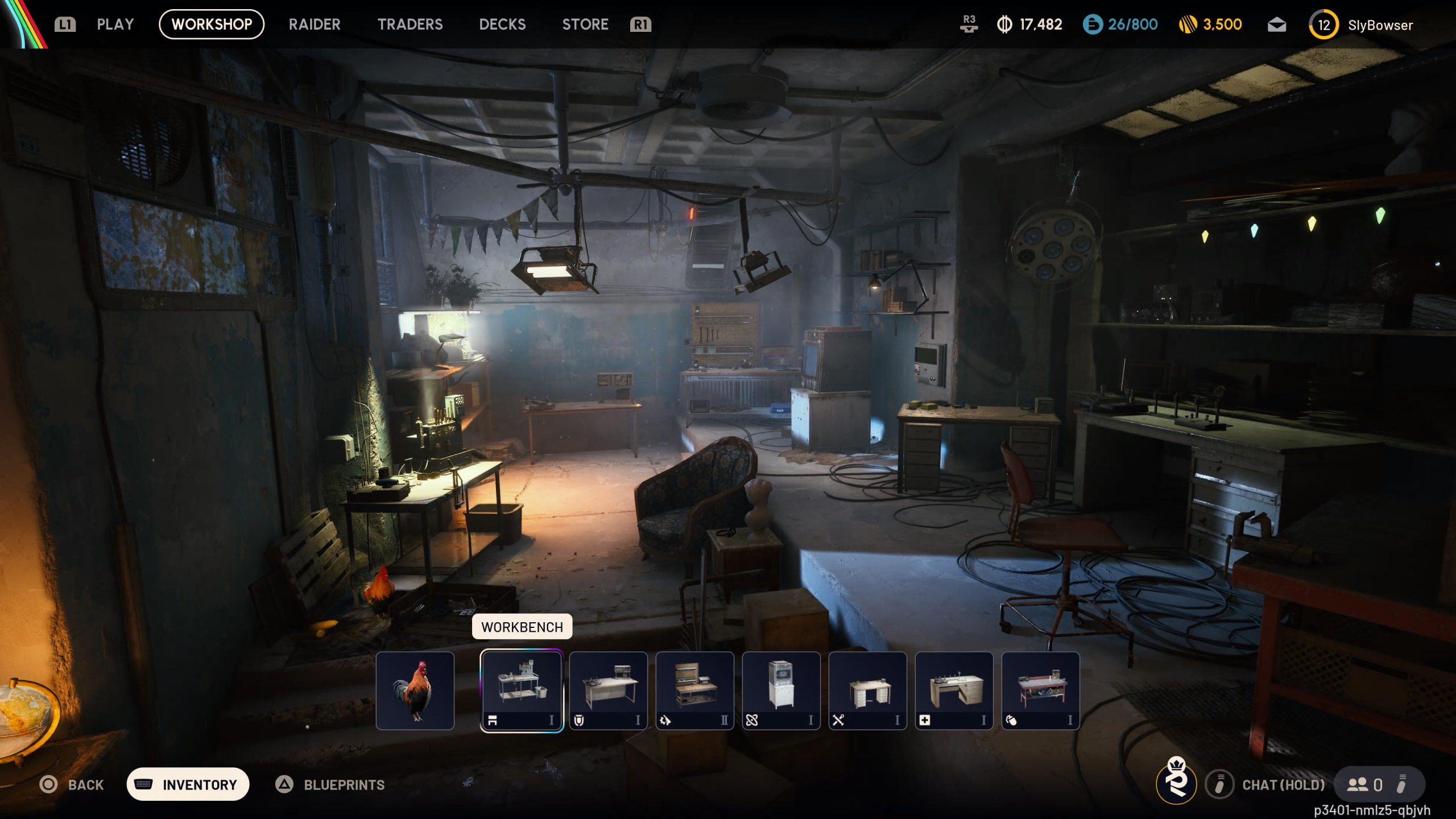Go to the Traders tab
This screenshot has height=819, width=1456.
tap(410, 24)
